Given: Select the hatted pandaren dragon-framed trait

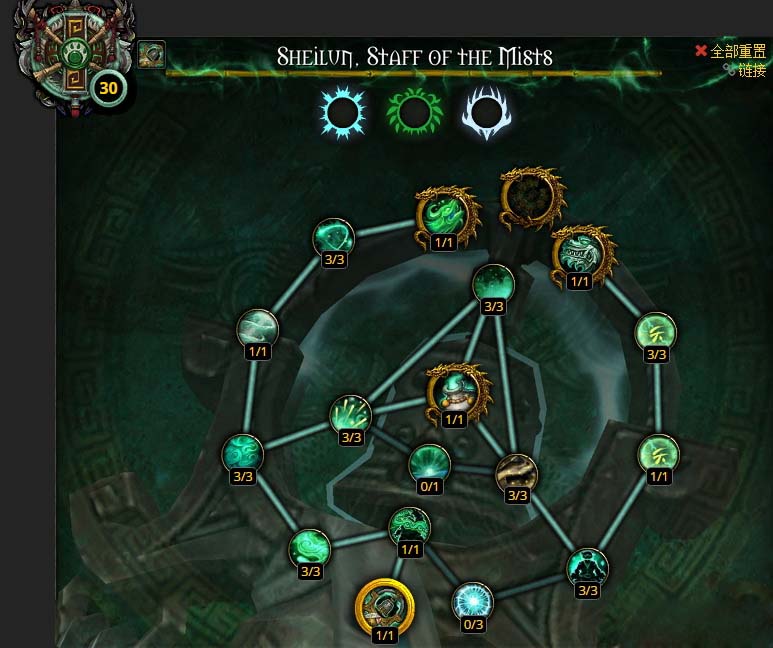Looking at the screenshot, I should [455, 390].
